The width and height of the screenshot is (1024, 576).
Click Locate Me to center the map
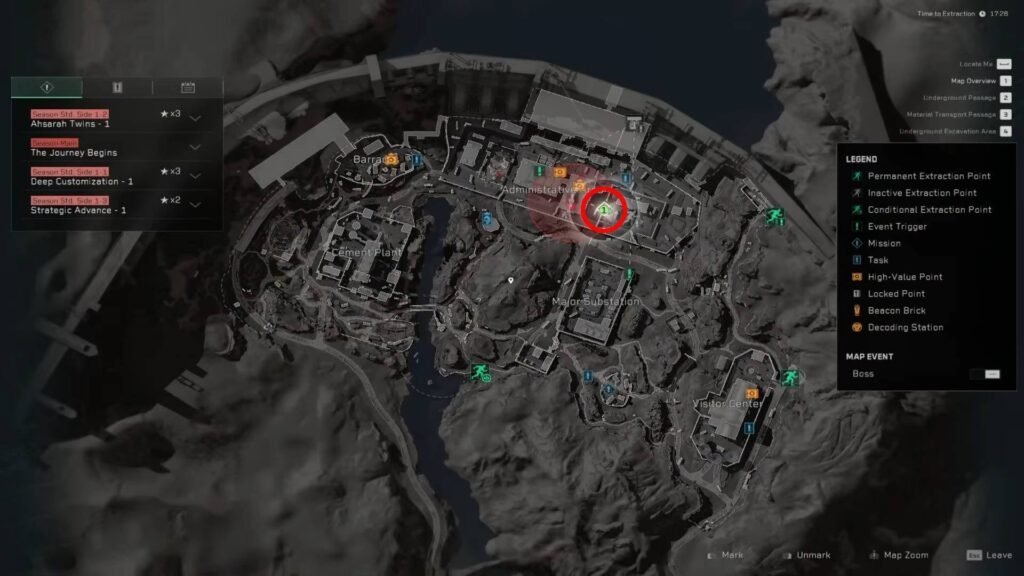coord(1004,64)
